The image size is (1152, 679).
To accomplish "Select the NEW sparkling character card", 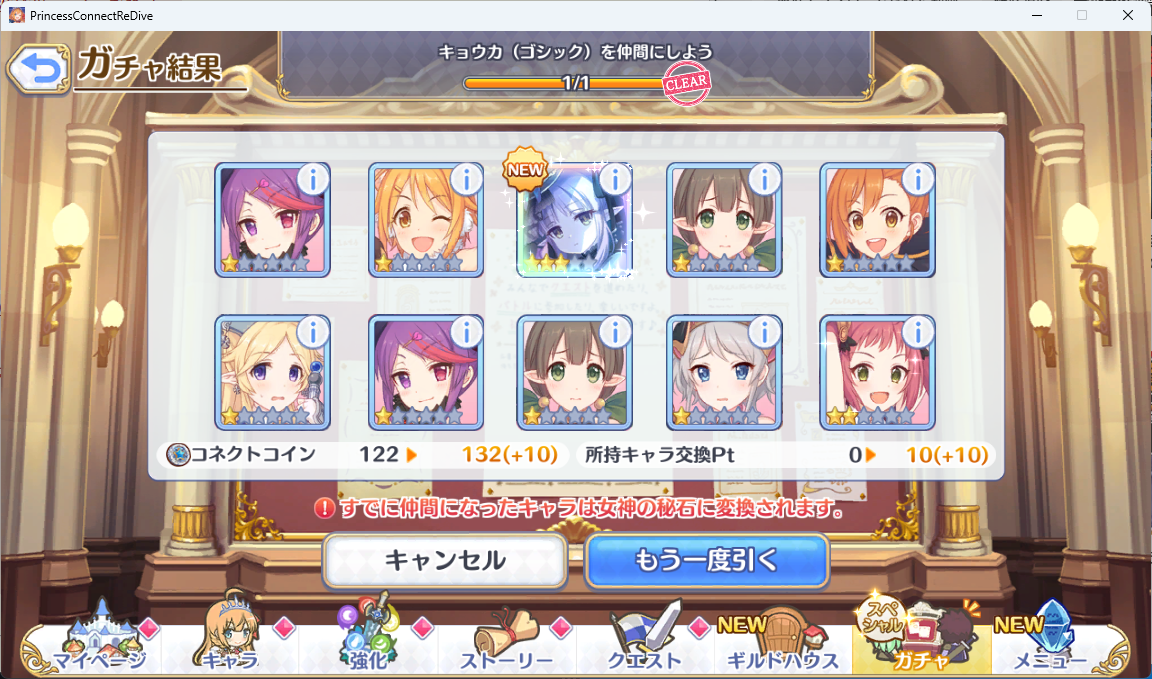I will [574, 221].
